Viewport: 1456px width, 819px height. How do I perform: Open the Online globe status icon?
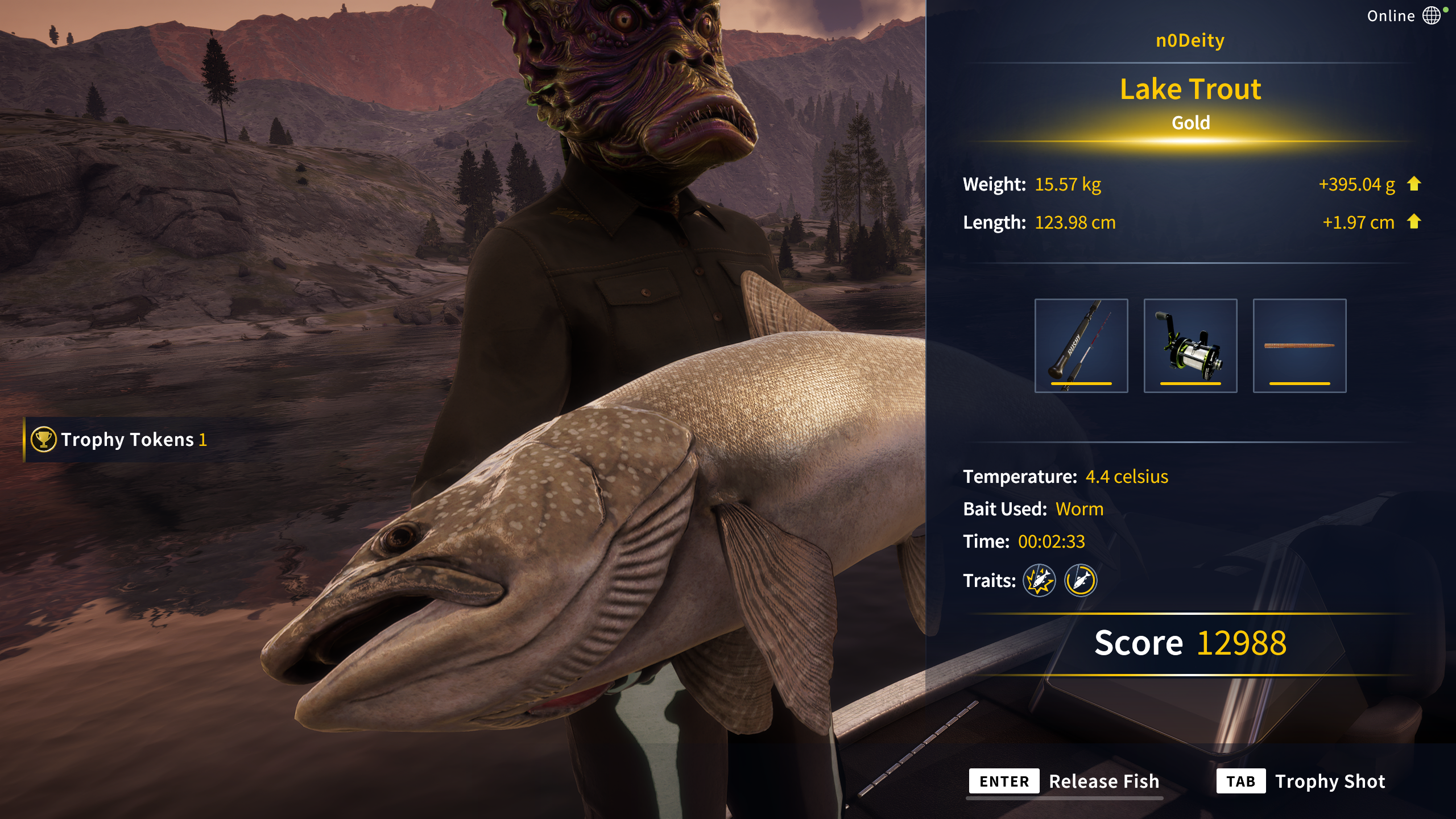click(1432, 15)
